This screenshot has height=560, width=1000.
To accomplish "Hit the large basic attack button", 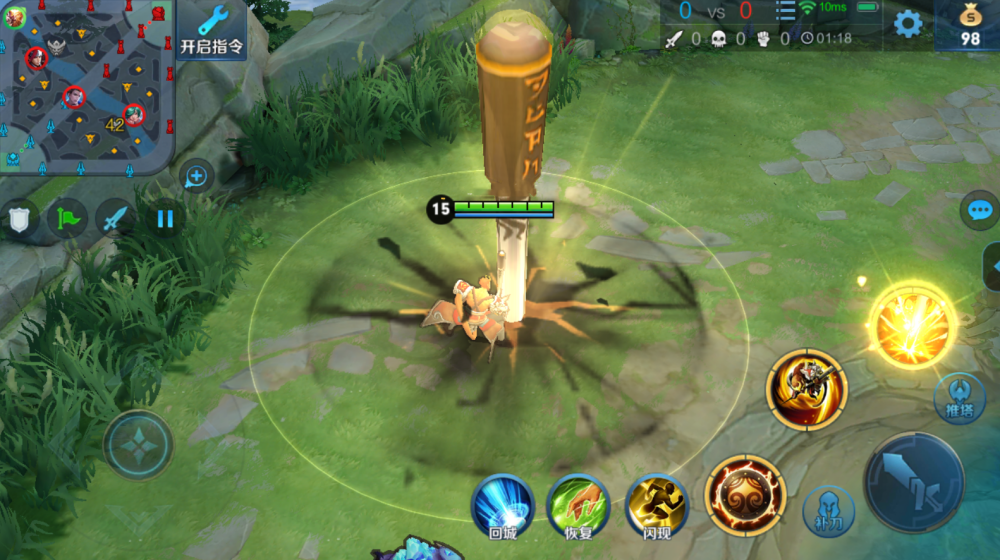I will click(x=913, y=482).
